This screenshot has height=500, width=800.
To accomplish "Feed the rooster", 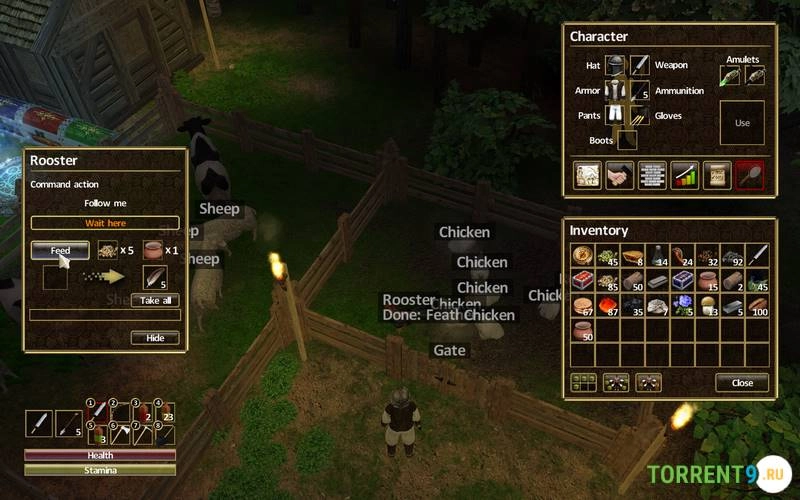I will (x=60, y=250).
